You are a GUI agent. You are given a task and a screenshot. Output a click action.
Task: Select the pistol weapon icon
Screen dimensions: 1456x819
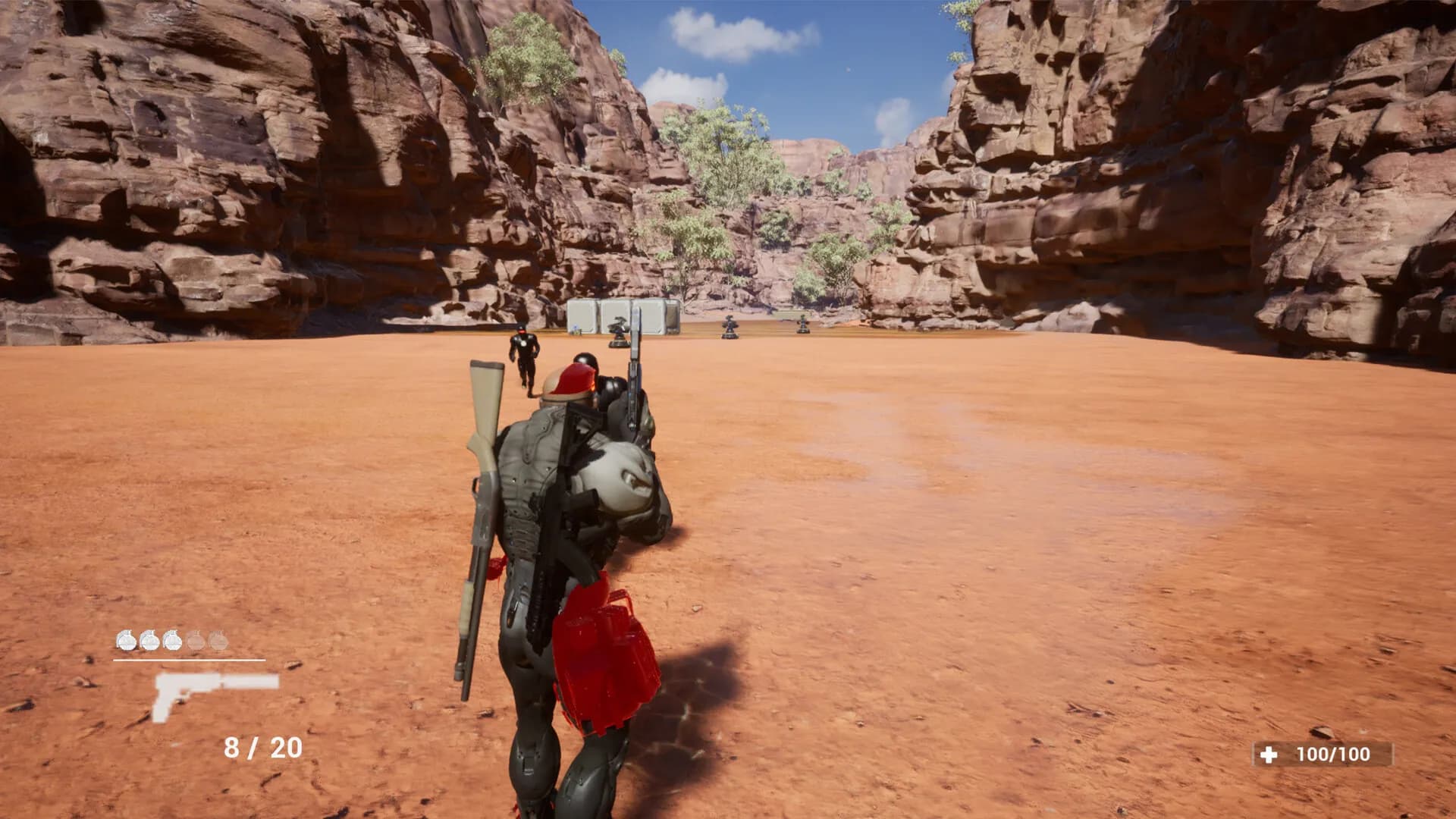[215, 694]
